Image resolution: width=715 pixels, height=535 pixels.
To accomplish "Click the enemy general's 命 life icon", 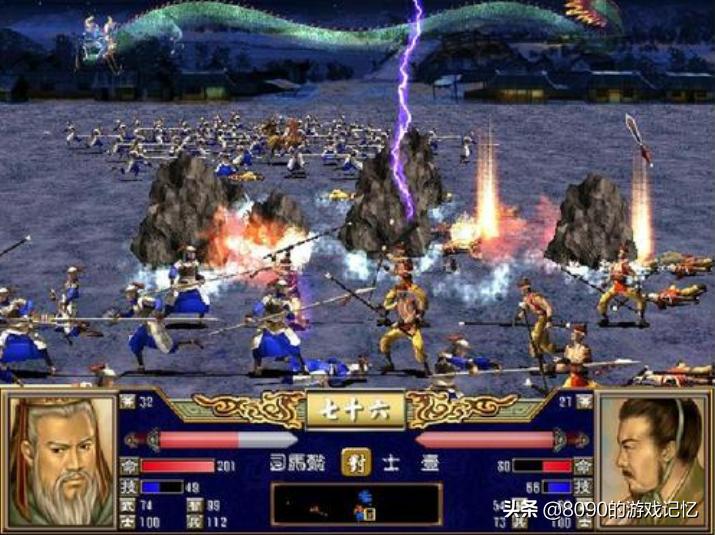I will (582, 466).
